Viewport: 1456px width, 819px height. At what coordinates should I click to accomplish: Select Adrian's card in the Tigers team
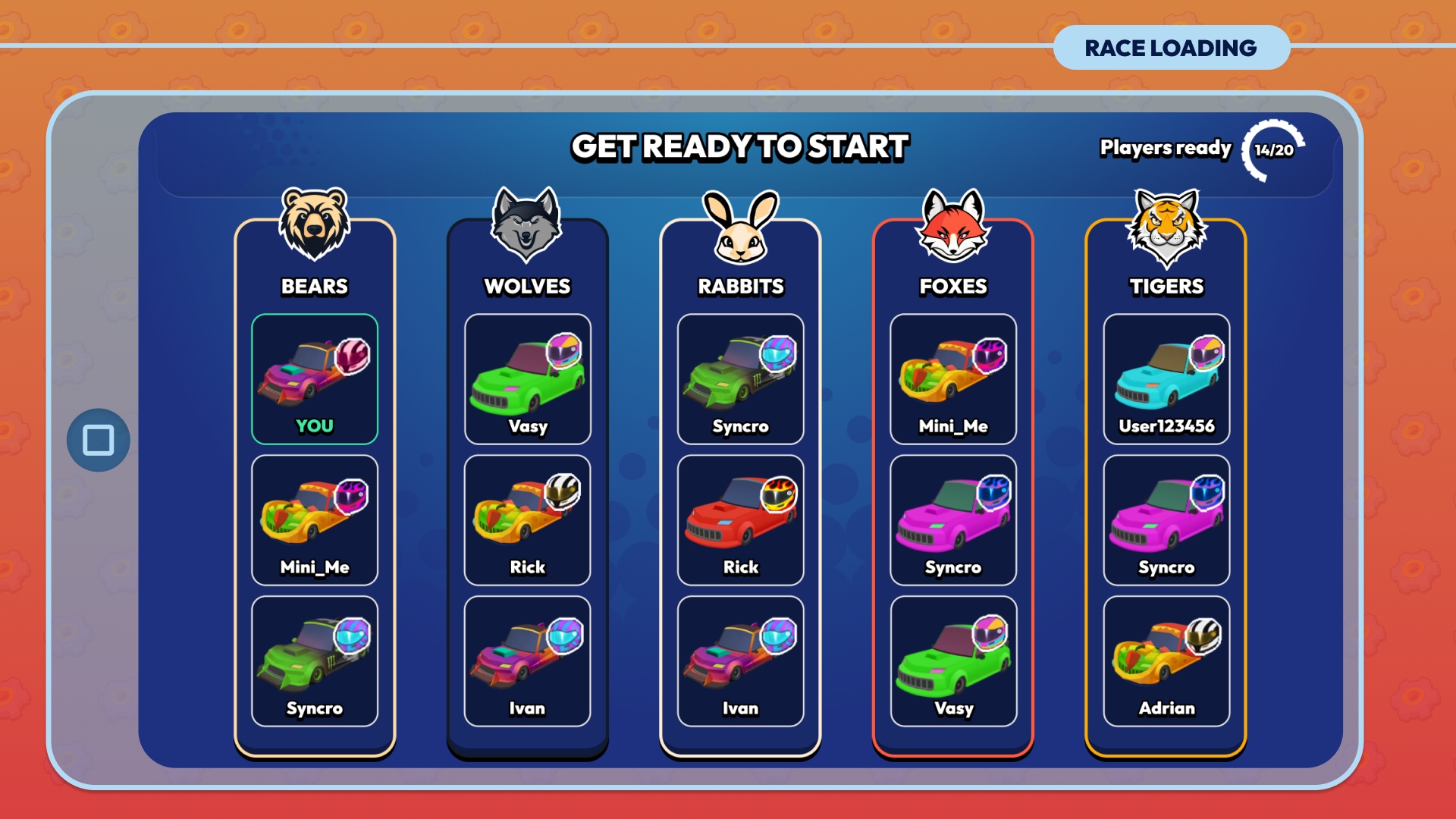1166,661
